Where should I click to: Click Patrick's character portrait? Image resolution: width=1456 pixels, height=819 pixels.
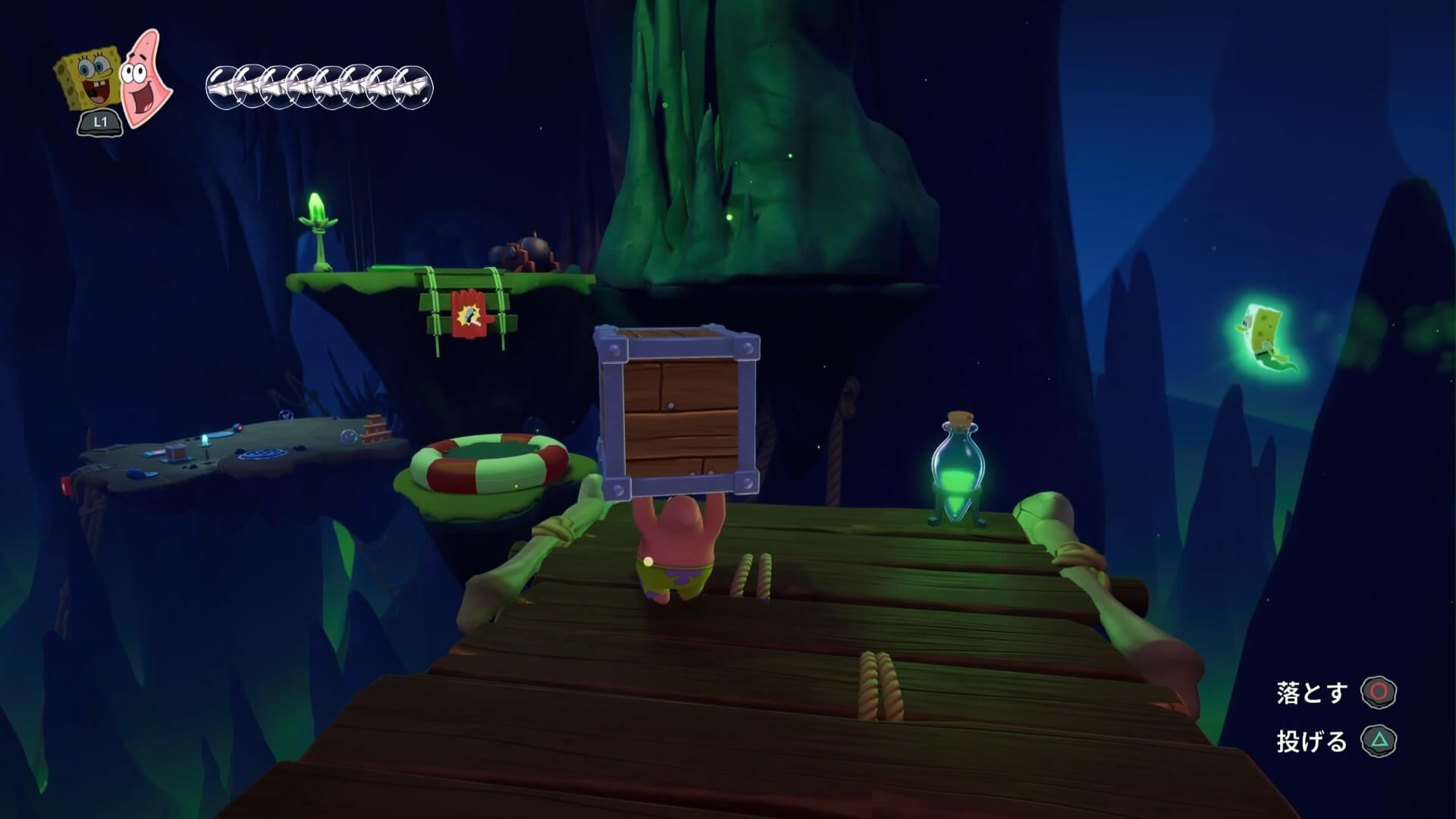144,79
